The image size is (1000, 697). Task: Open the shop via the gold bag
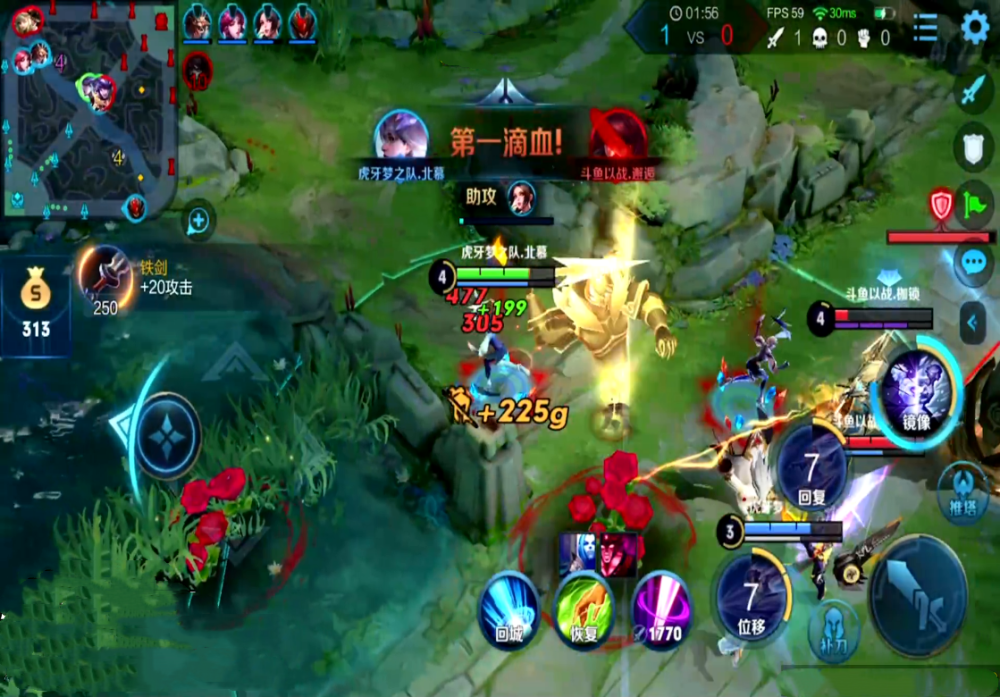coord(35,307)
